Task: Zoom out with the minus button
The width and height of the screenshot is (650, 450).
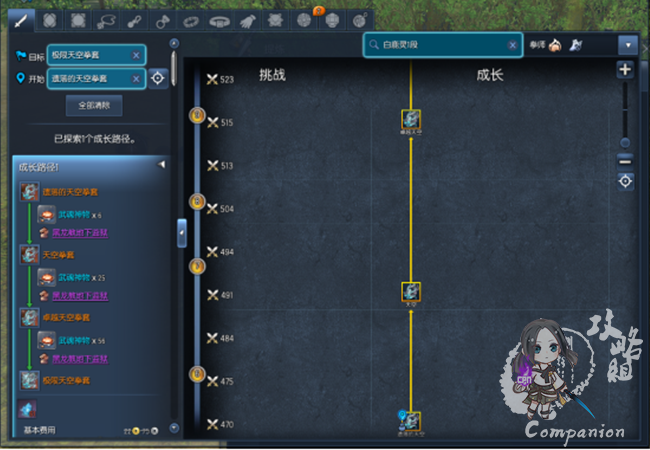Action: (625, 160)
